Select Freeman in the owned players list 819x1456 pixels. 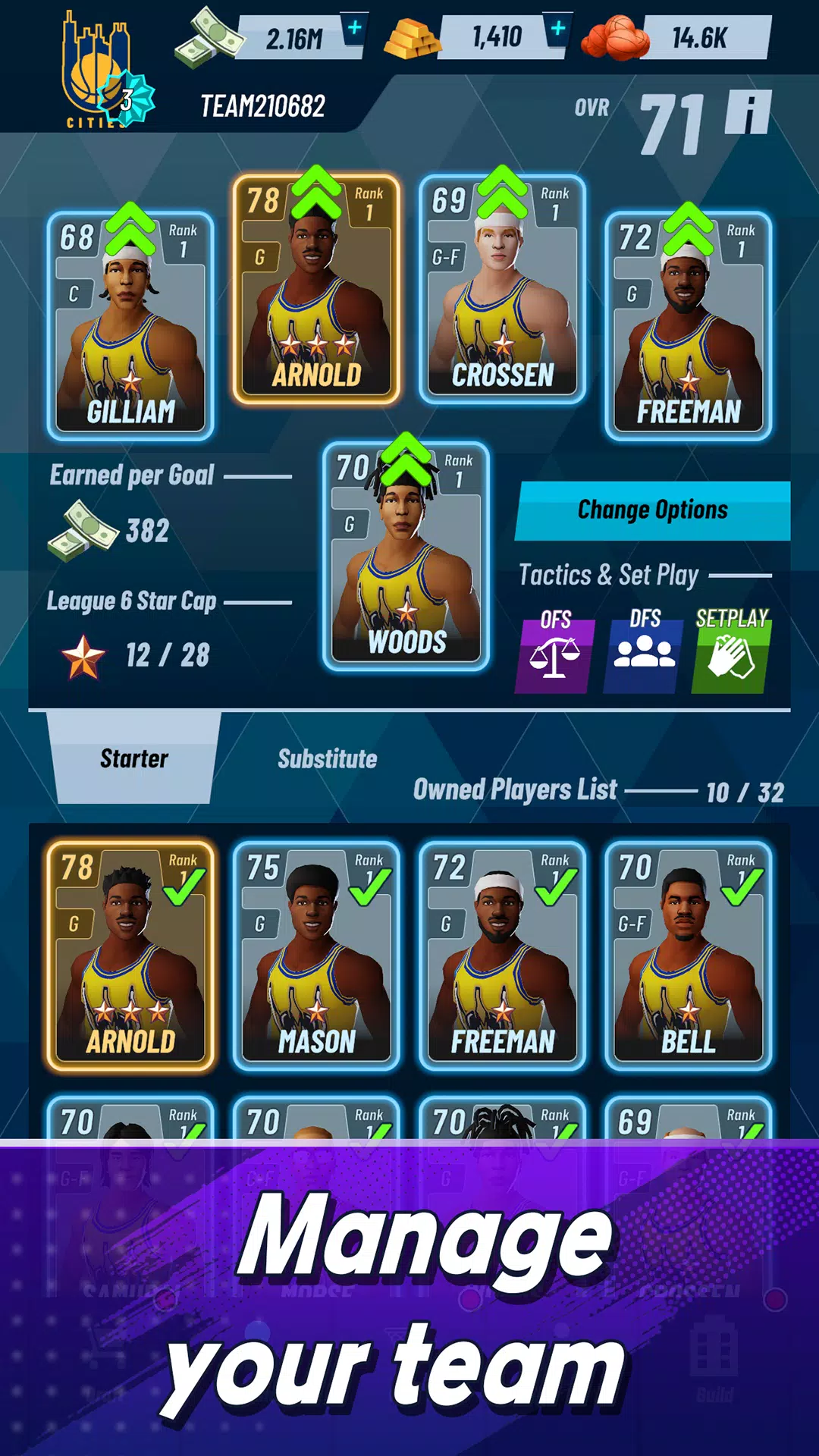pyautogui.click(x=502, y=955)
